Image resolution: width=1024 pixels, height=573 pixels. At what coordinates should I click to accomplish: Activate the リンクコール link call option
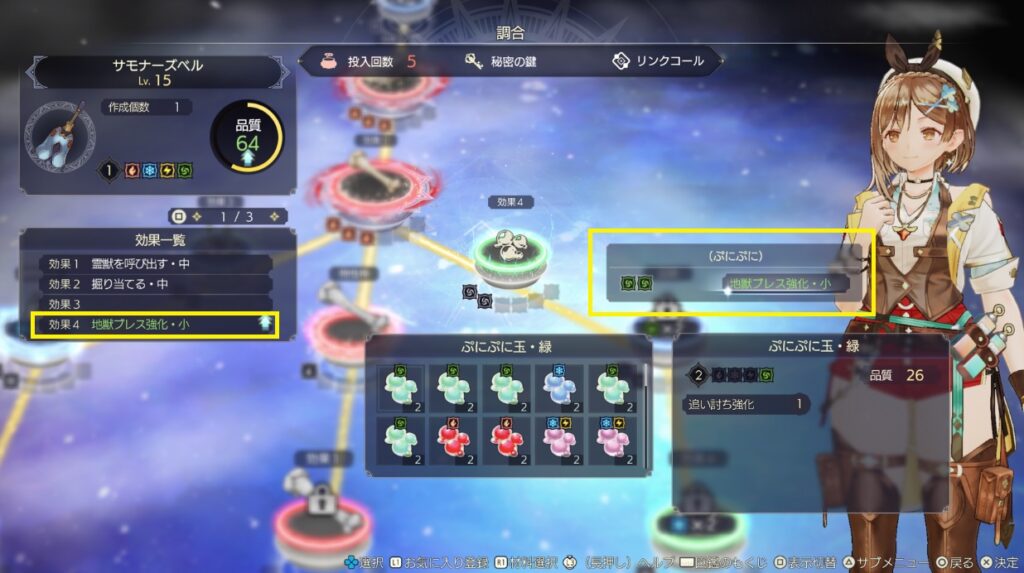(x=658, y=61)
